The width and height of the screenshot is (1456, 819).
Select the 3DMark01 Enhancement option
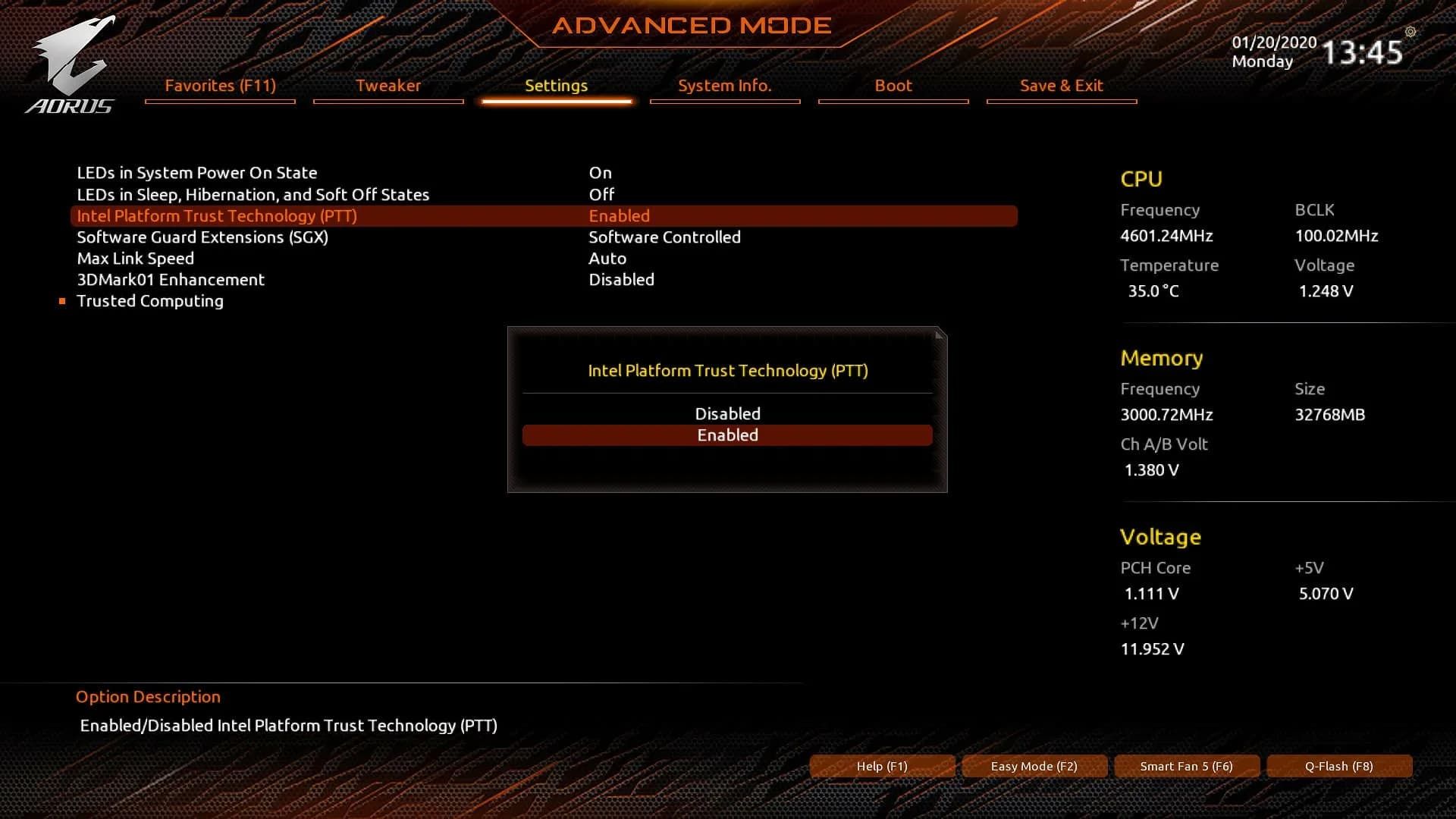(171, 280)
